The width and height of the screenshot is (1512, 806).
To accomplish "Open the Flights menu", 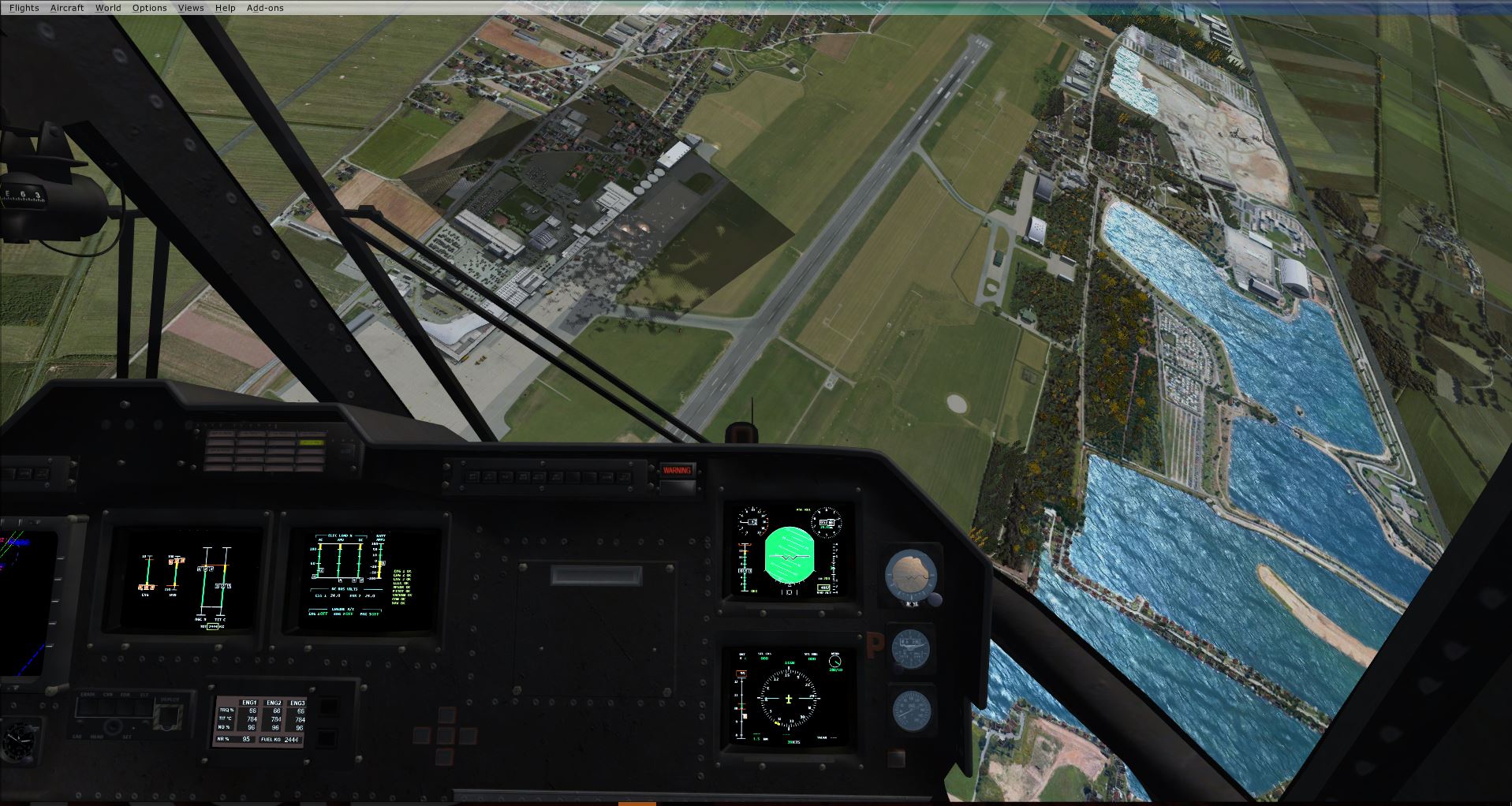I will coord(24,8).
